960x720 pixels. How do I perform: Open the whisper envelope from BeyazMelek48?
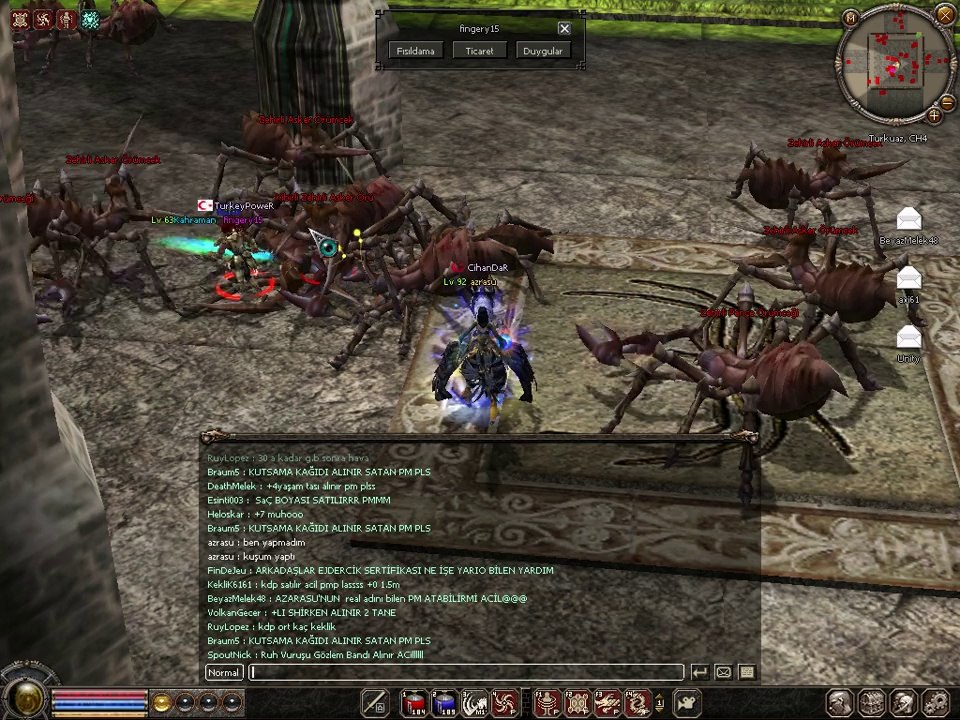[x=909, y=219]
